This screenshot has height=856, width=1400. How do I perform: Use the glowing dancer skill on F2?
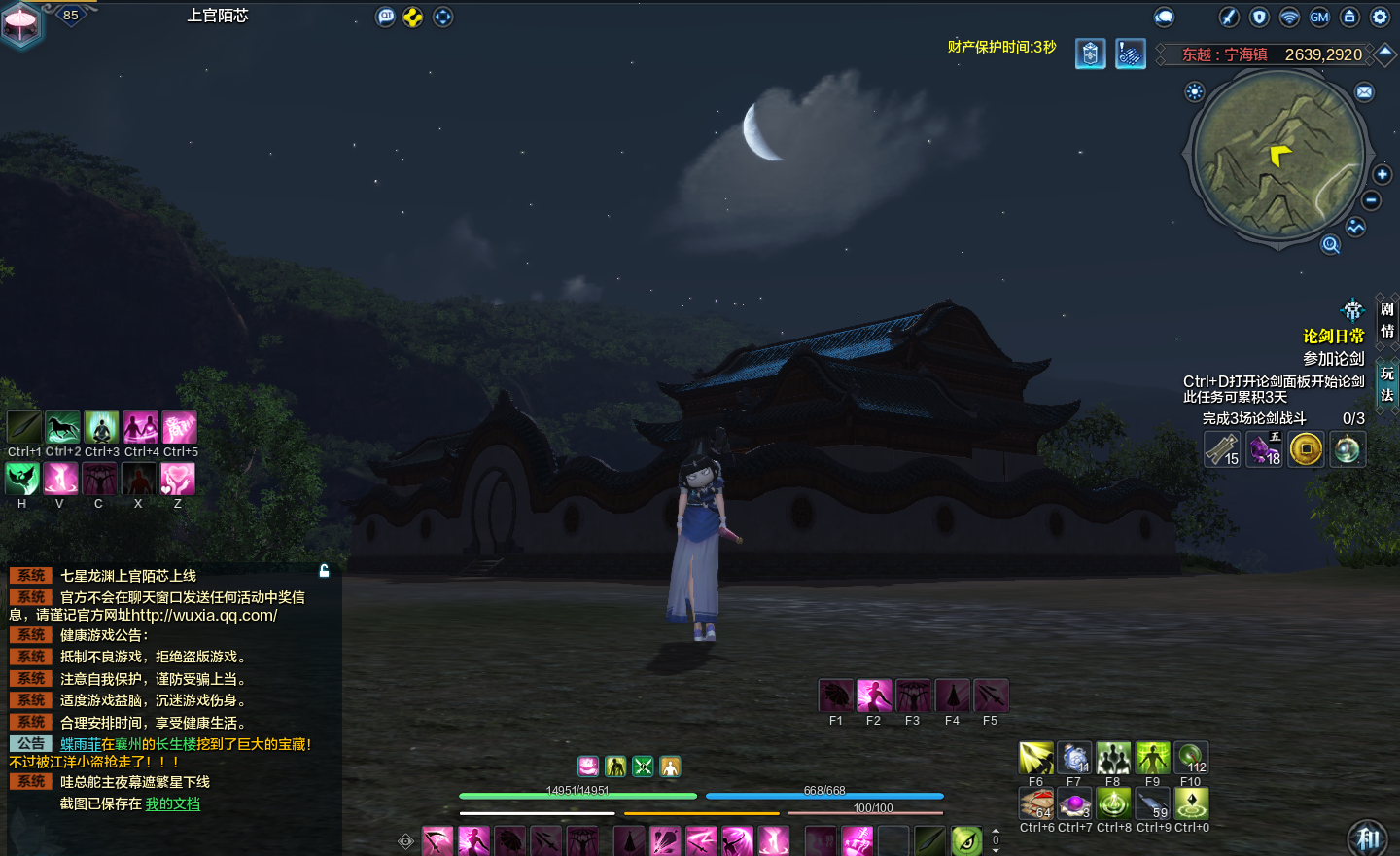click(x=874, y=695)
